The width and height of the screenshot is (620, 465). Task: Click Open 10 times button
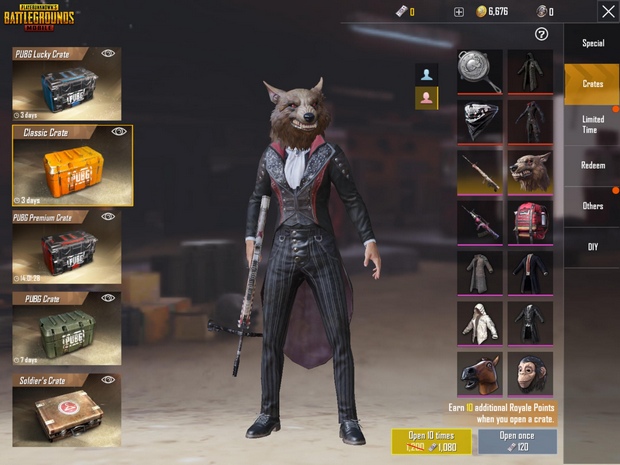pos(431,441)
